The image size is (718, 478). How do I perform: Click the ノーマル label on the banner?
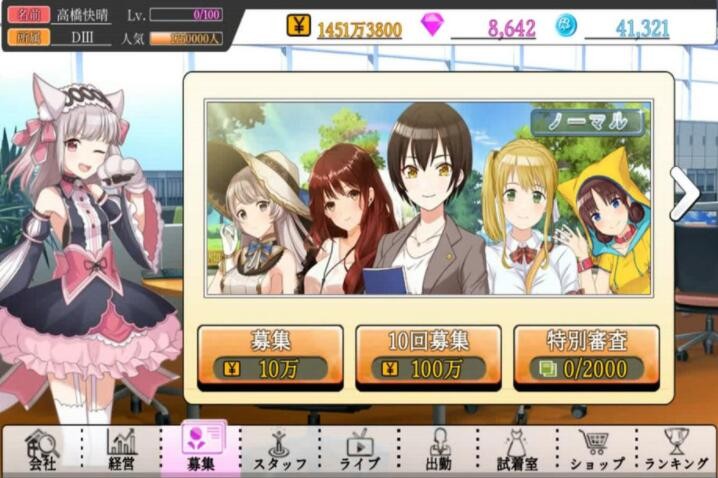(587, 122)
